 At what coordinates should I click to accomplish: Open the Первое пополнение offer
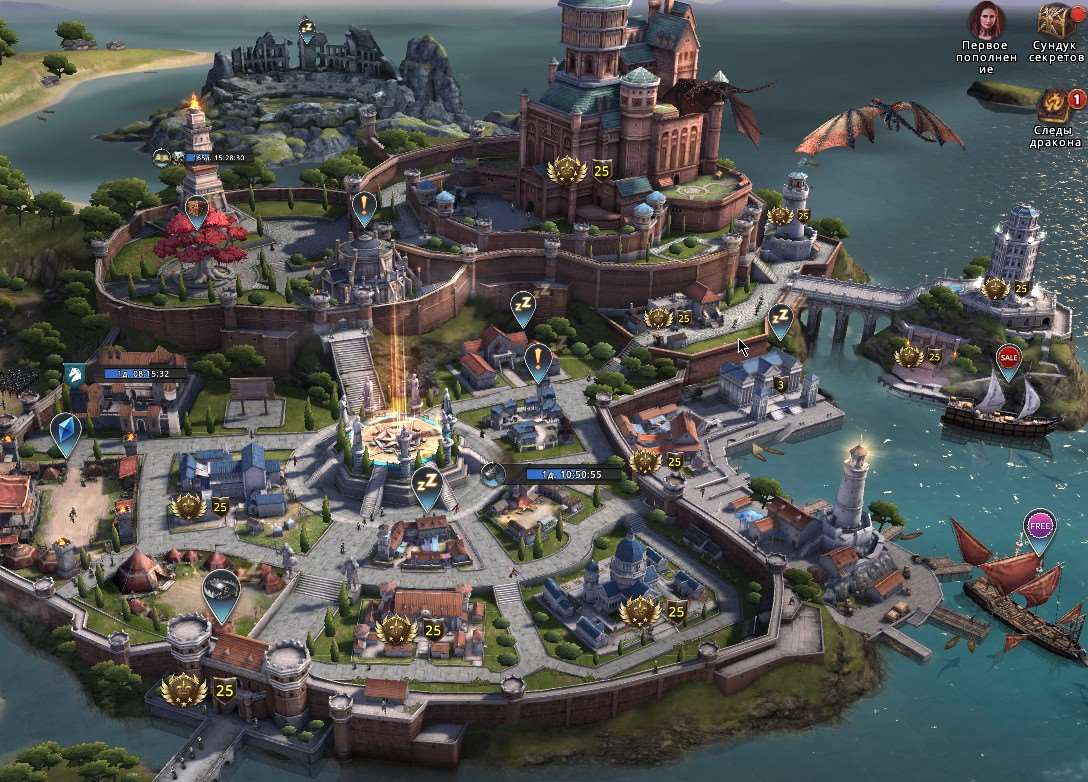(986, 22)
